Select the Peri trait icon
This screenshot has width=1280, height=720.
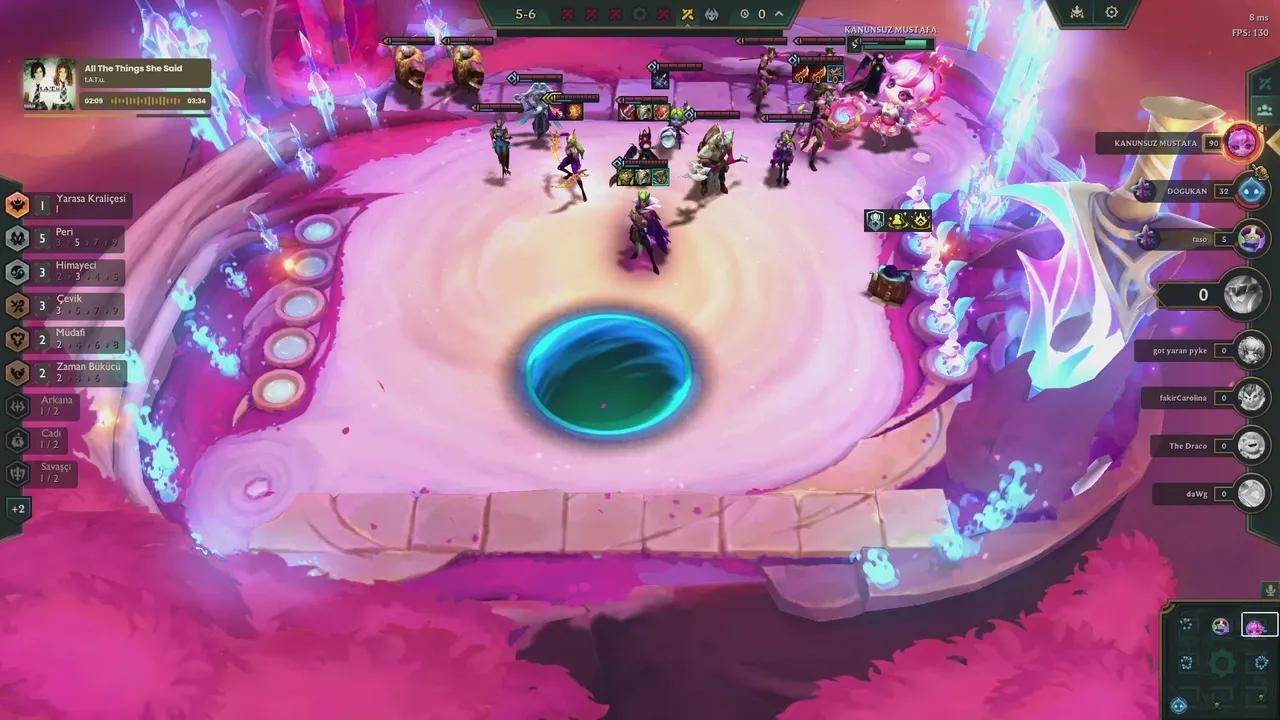point(16,238)
